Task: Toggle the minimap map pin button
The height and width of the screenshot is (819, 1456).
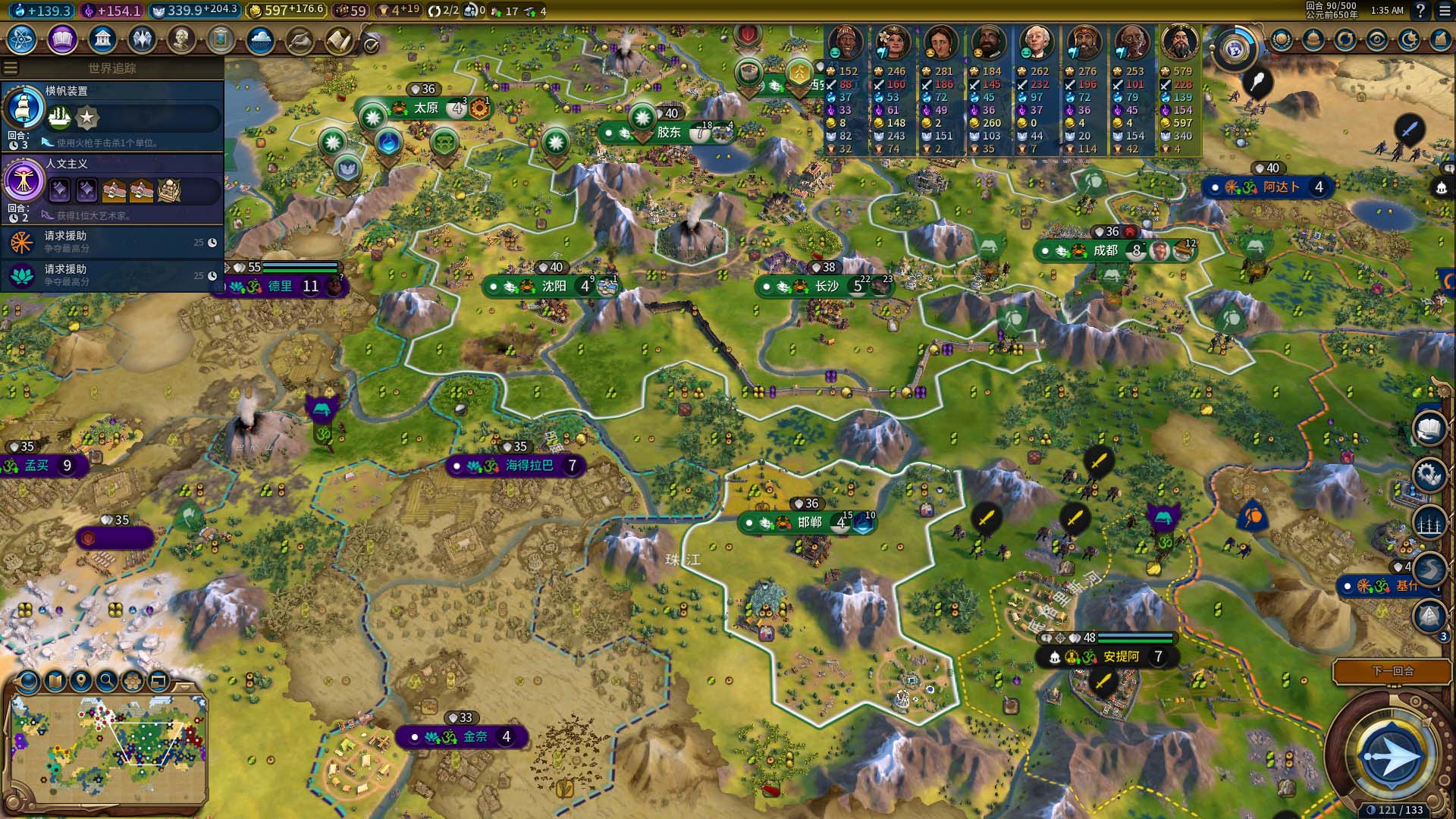Action: (x=81, y=681)
